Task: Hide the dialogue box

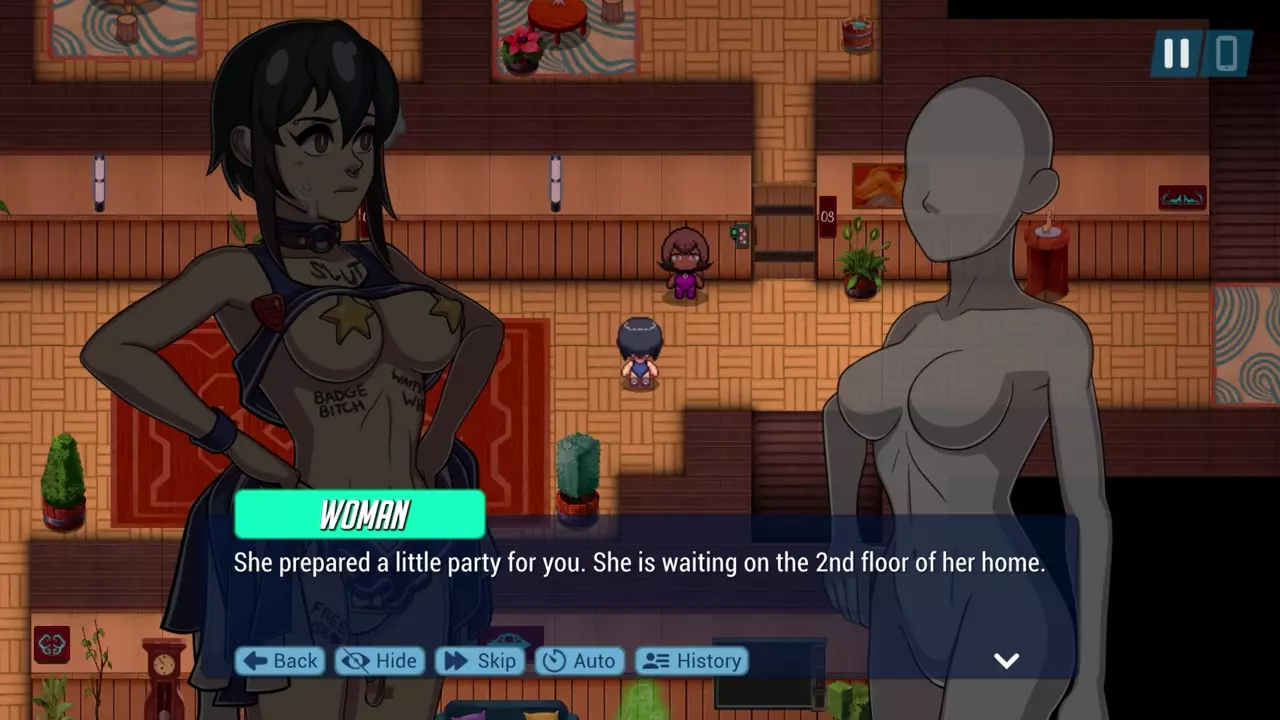Action: [379, 661]
